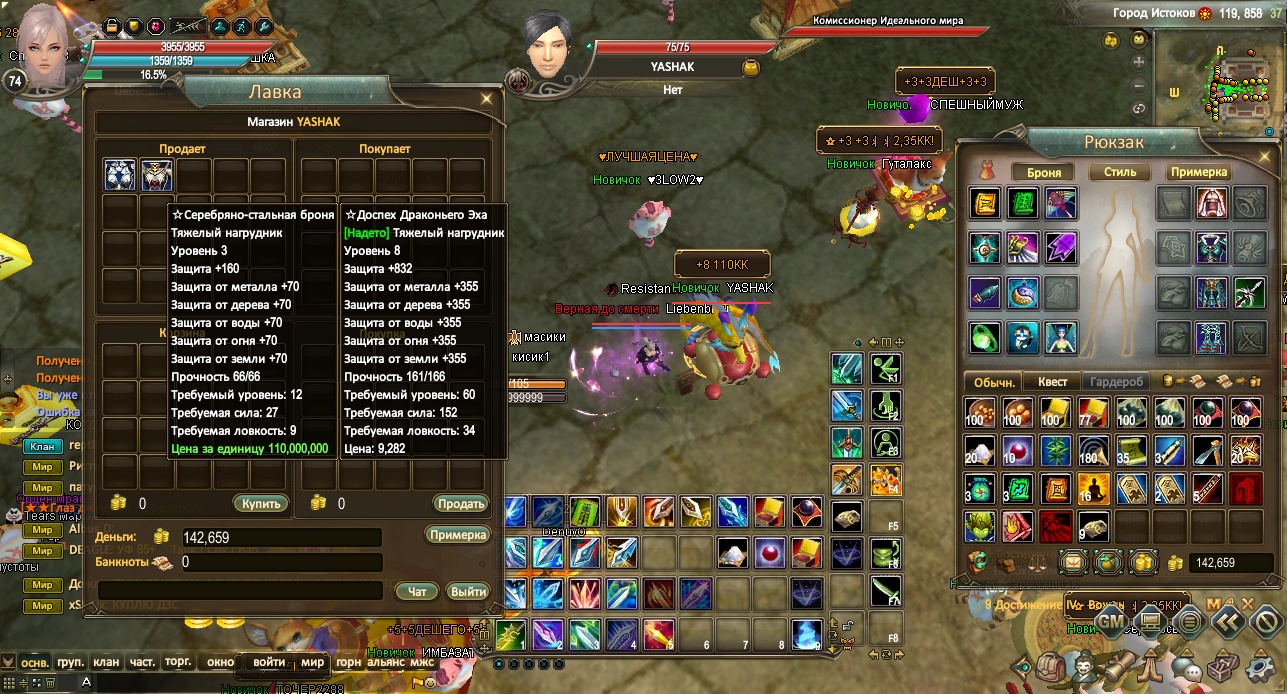Click the Купить (Buy) button
Screen dimensions: 1287x694
click(261, 503)
